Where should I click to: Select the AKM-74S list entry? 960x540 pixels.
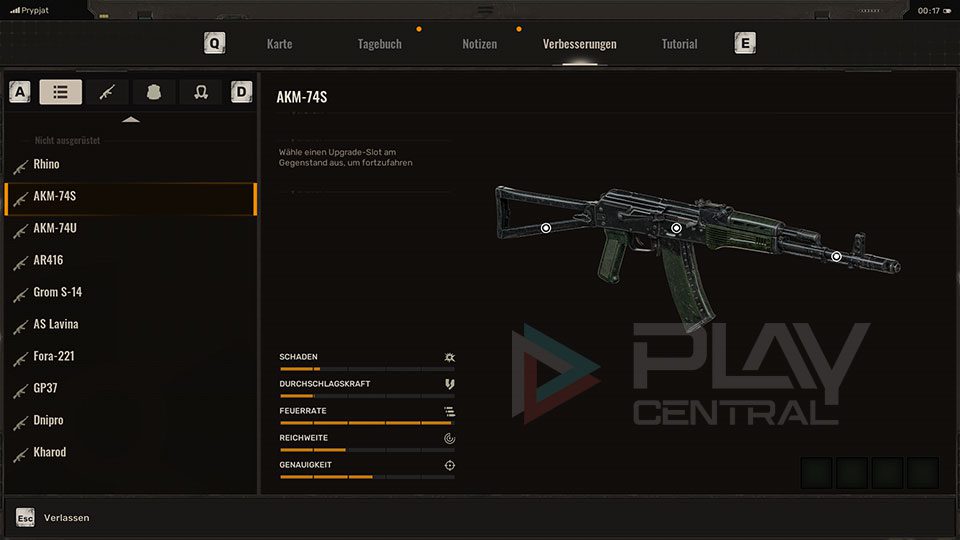click(54, 196)
